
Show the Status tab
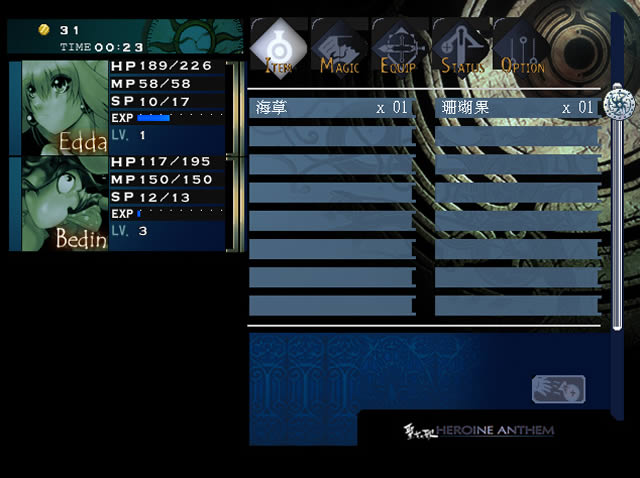(x=462, y=48)
